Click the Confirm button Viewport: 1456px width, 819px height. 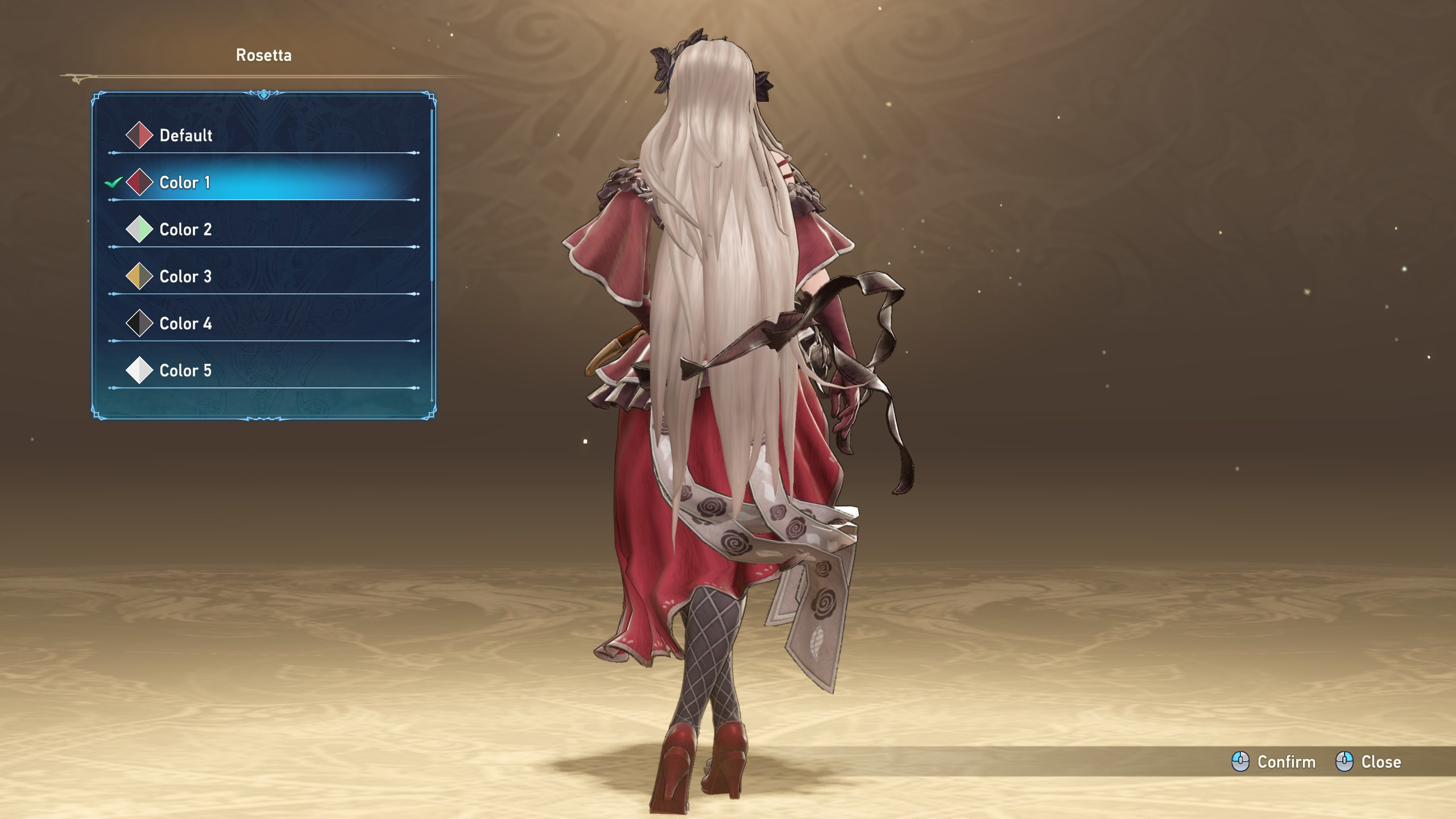(x=1274, y=762)
